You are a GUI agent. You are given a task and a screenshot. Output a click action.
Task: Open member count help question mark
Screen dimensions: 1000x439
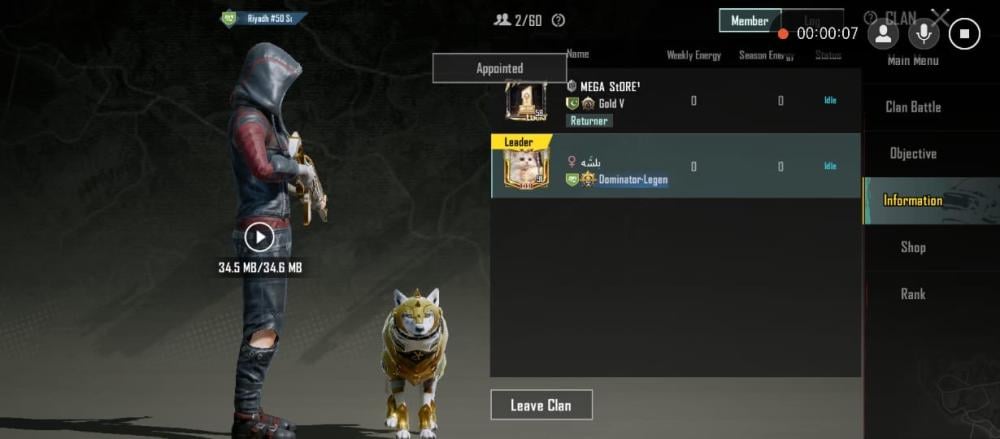coord(558,20)
